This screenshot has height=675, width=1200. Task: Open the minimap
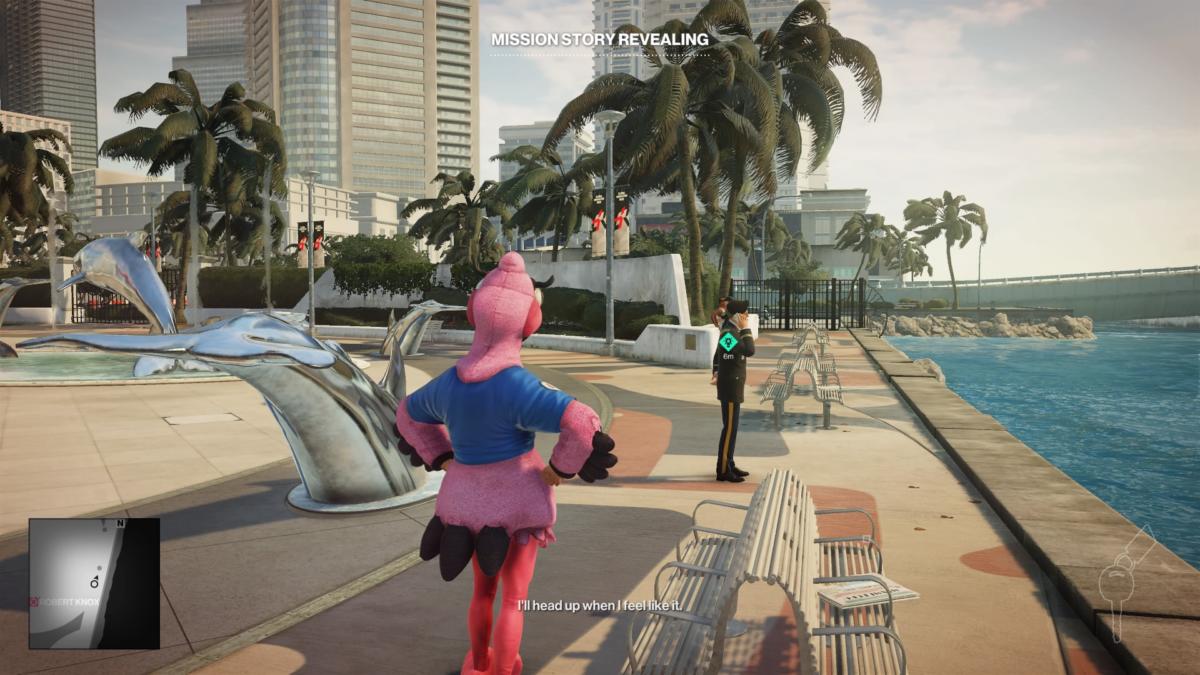[94, 583]
